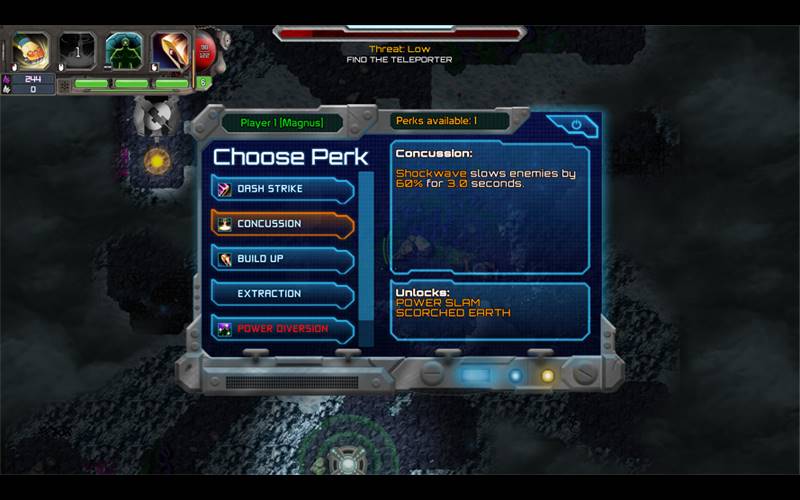
Task: Select the Extraction perk entry
Action: (x=281, y=294)
